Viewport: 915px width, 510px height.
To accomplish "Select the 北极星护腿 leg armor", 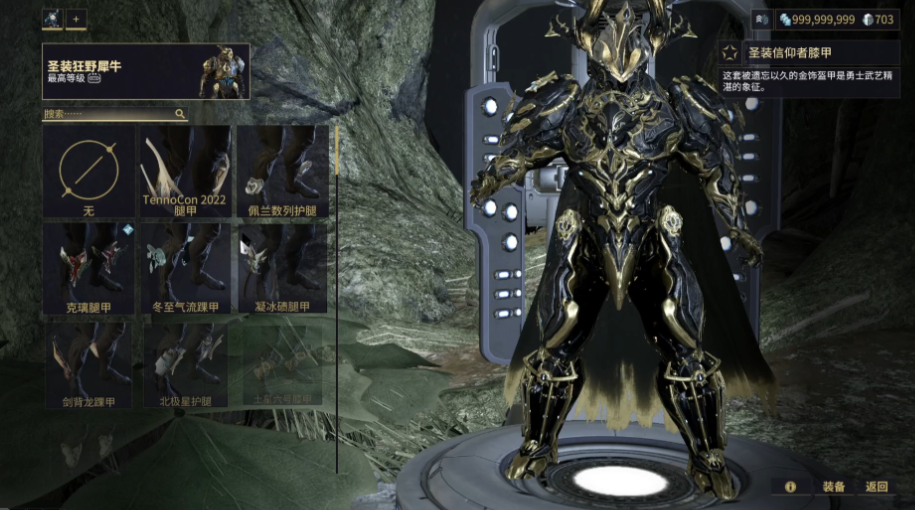I will coord(185,365).
